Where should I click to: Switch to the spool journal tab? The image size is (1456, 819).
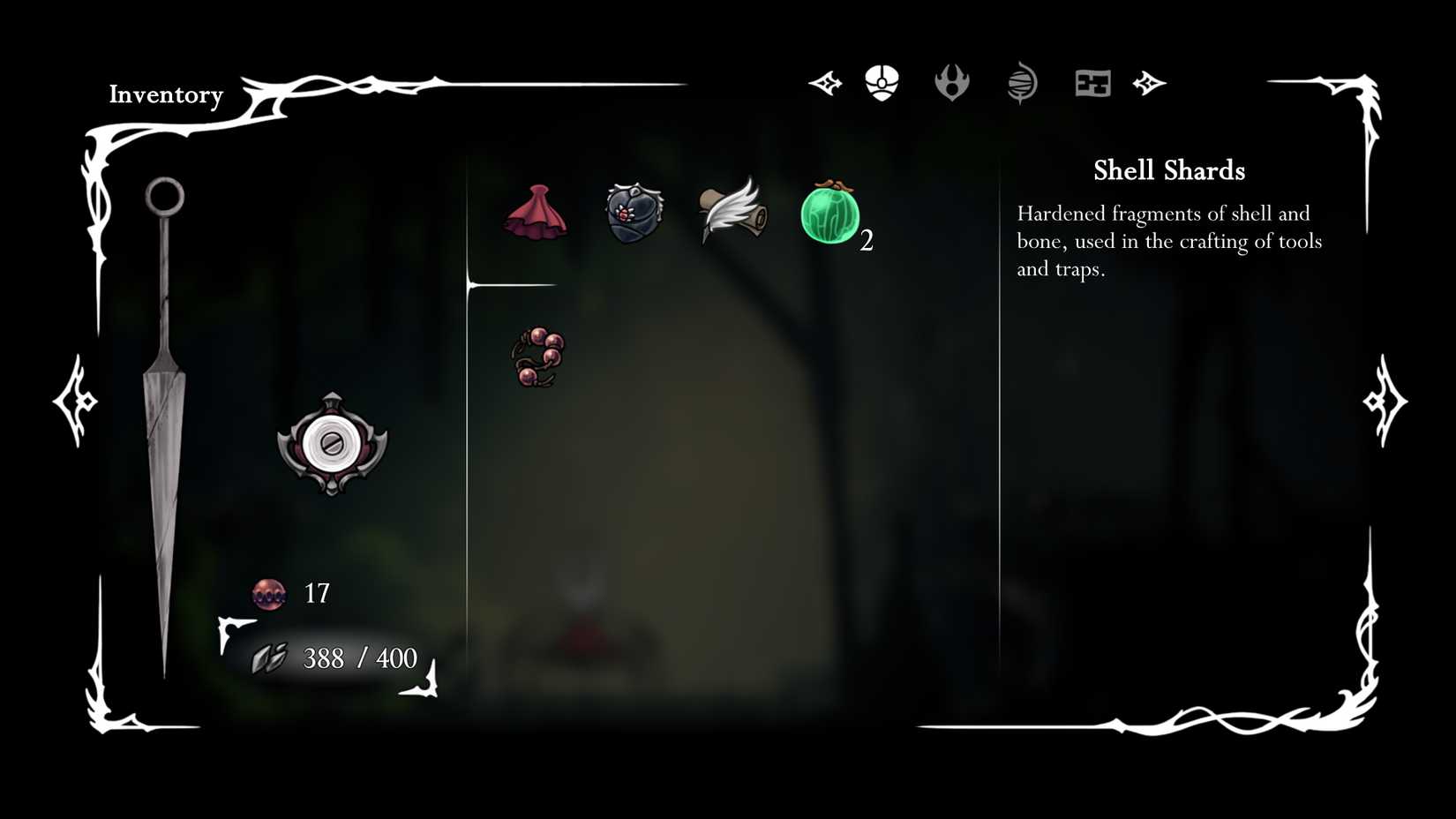pos(1022,82)
